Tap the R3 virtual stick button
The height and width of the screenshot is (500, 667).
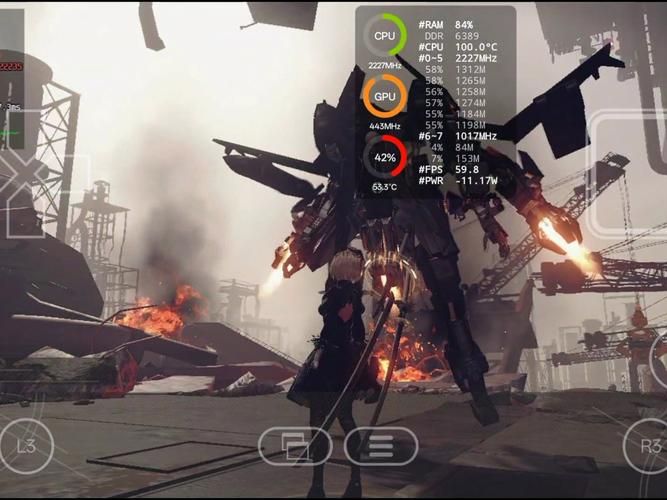coord(648,446)
